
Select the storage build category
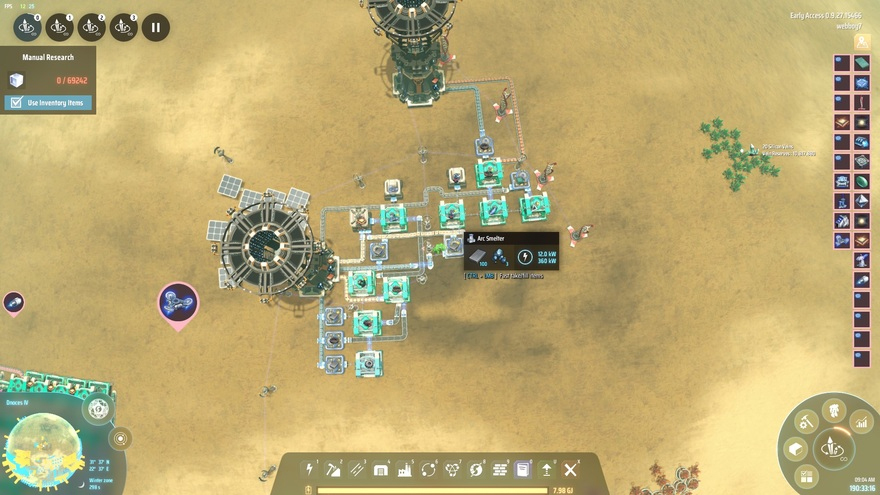pyautogui.click(x=381, y=469)
